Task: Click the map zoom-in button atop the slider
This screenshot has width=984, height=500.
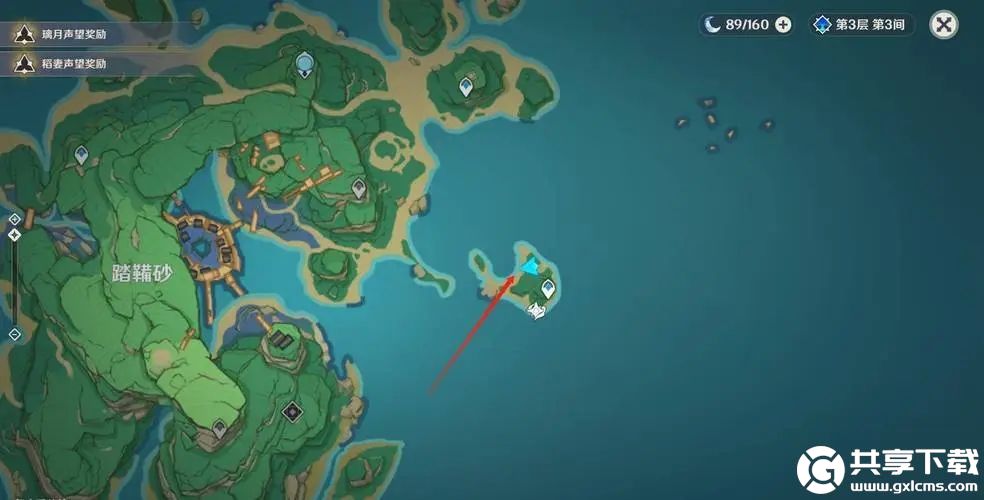Action: [x=14, y=218]
